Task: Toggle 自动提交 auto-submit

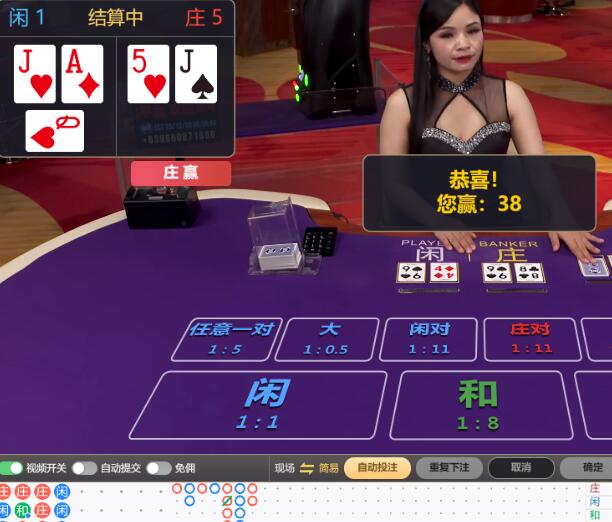Action: pos(84,468)
